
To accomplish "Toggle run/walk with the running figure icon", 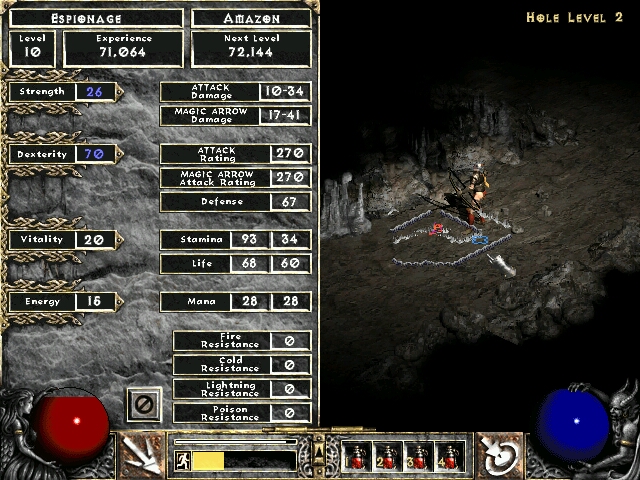I will click(183, 460).
